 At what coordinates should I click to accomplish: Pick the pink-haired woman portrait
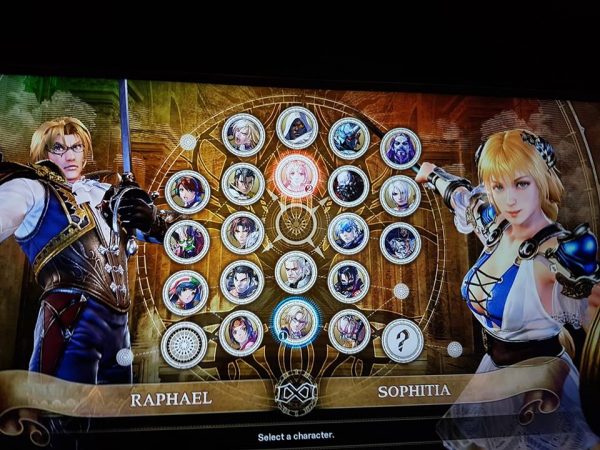point(349,330)
